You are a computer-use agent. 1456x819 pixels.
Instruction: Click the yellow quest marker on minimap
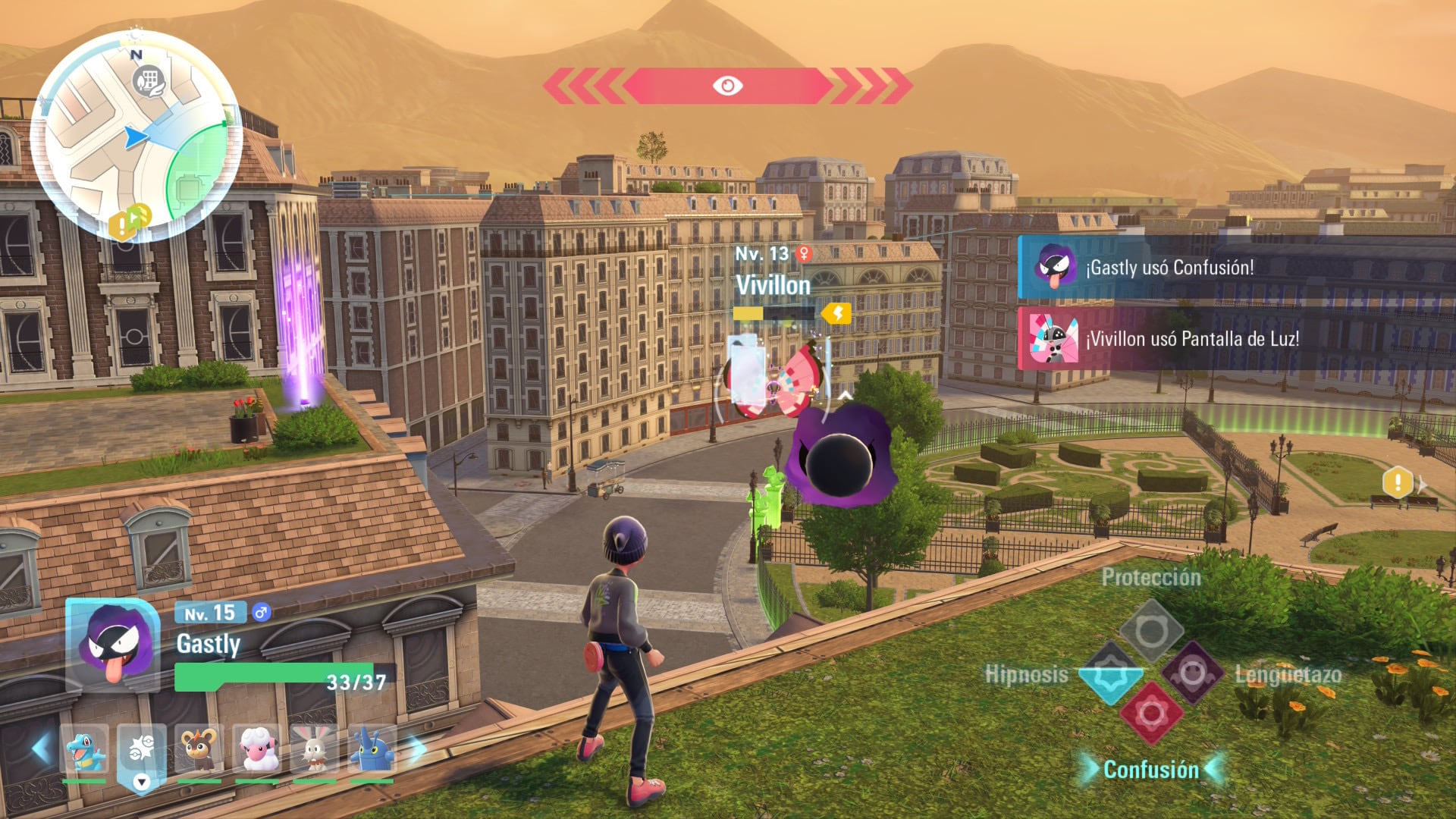point(121,224)
